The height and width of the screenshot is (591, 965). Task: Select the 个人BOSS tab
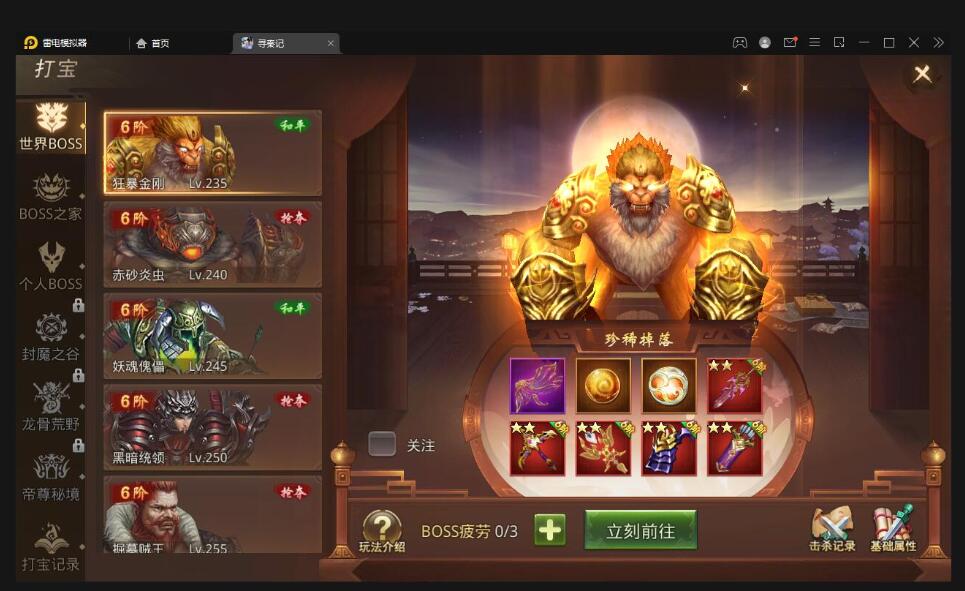pyautogui.click(x=51, y=267)
